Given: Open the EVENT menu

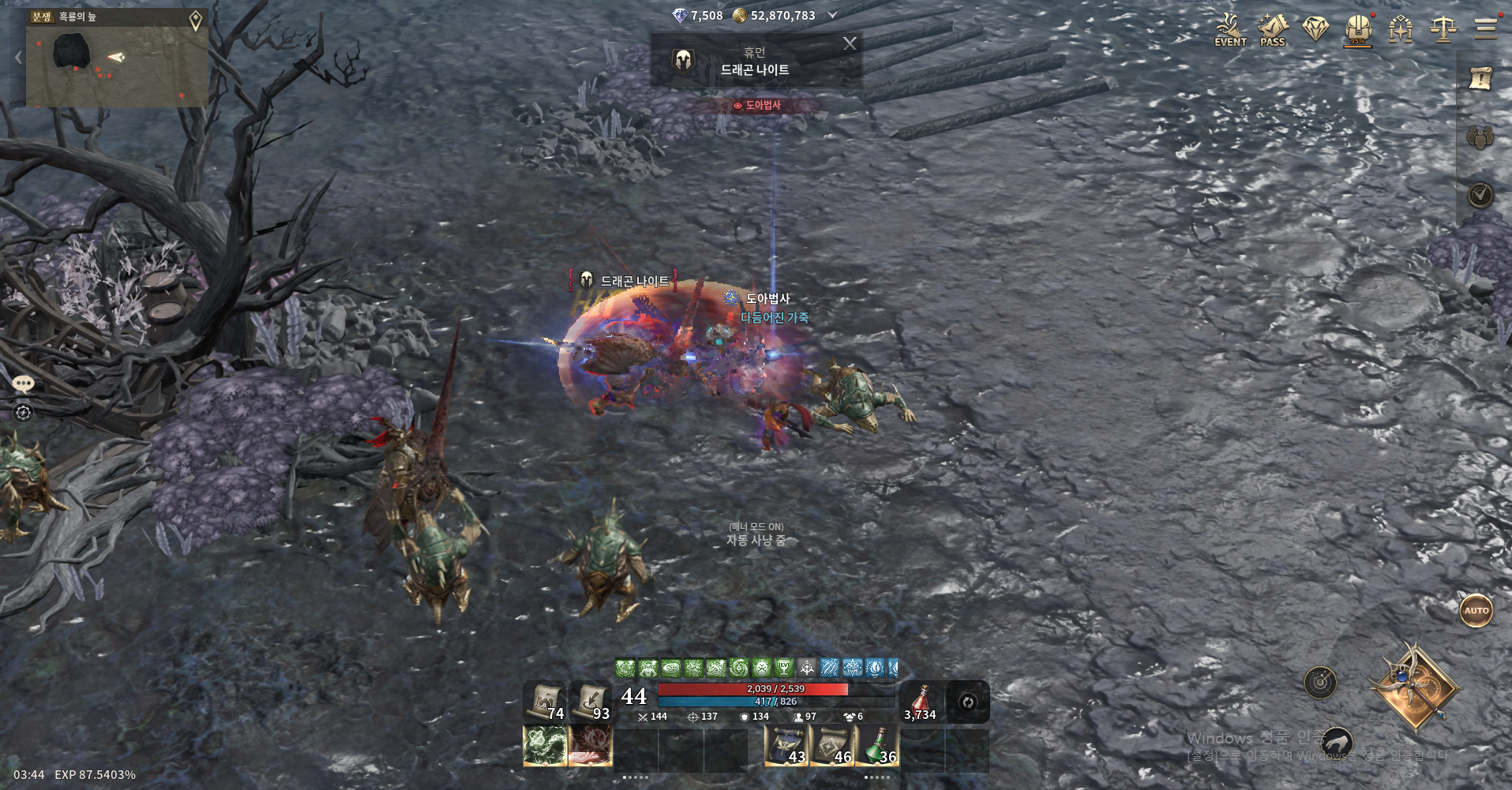Looking at the screenshot, I should 1230,30.
